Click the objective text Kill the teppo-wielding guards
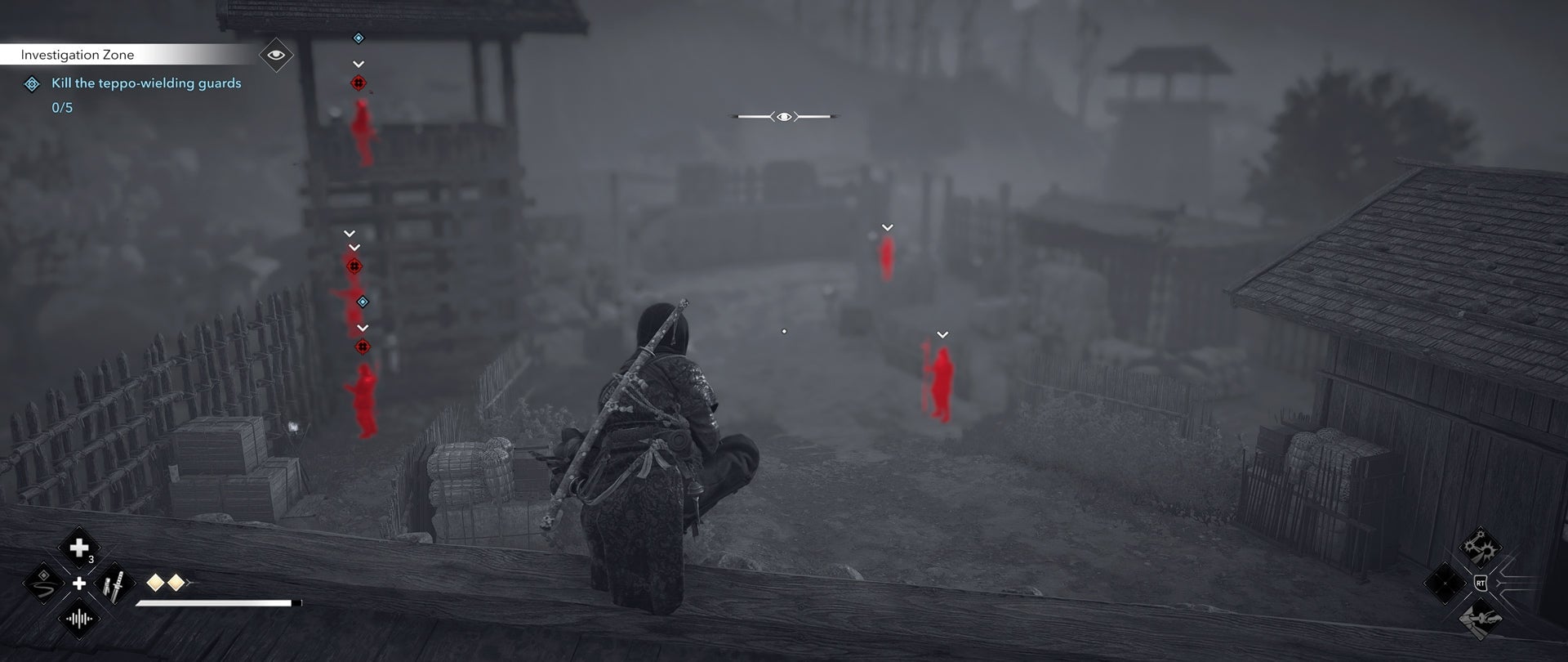This screenshot has height=662, width=1568. 145,83
